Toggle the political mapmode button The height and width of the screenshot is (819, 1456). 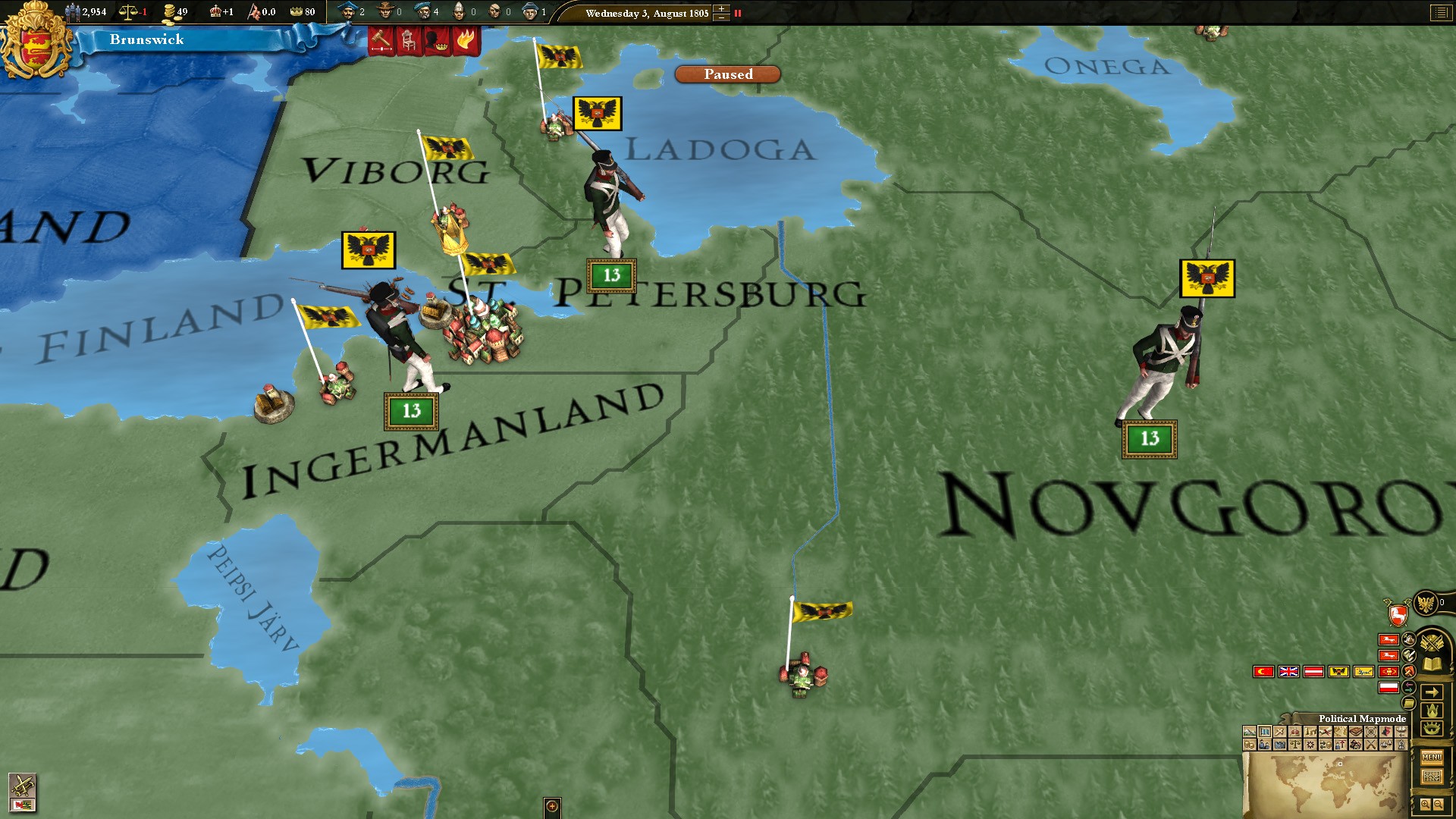tap(1265, 730)
